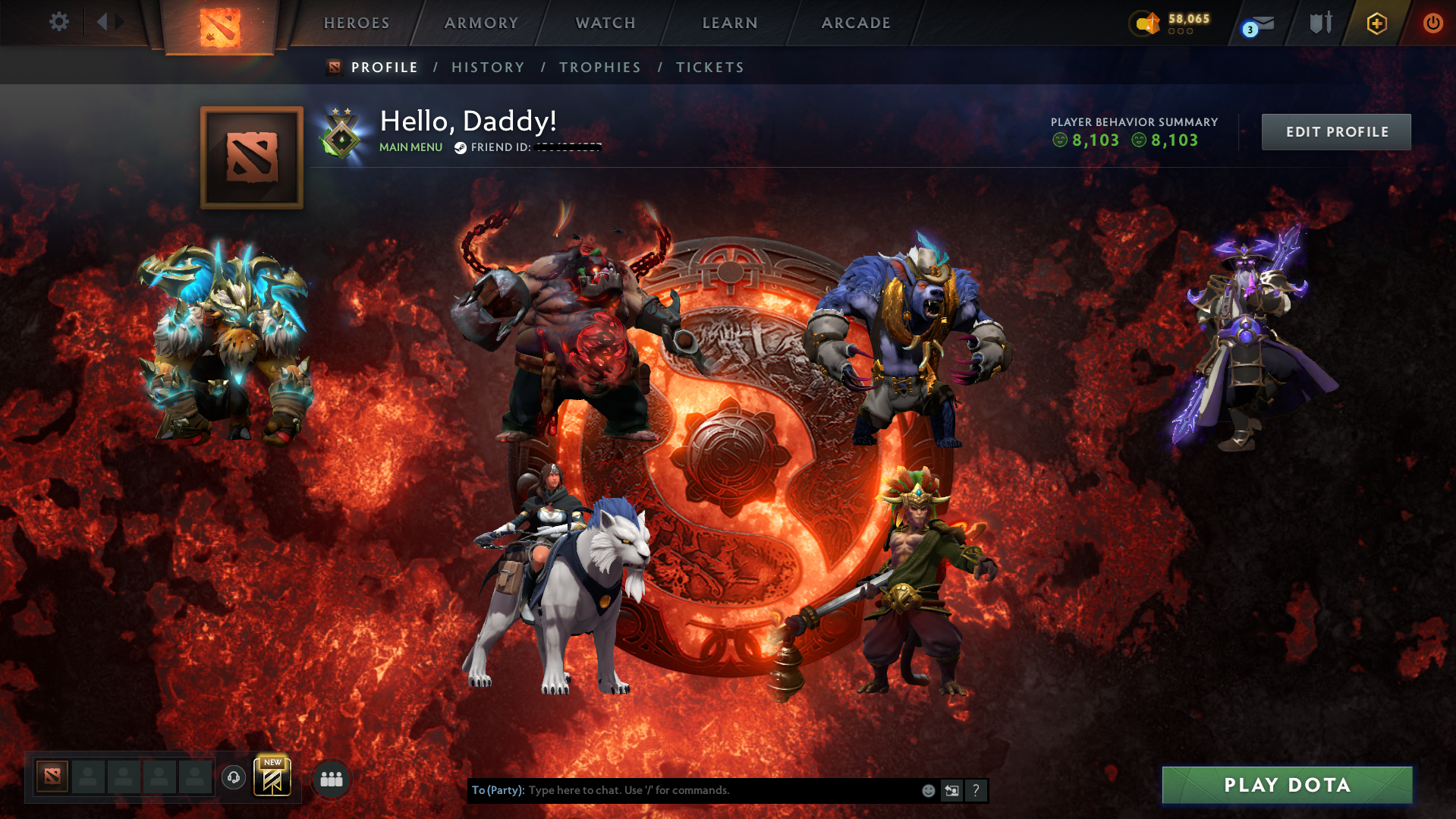Open the friends list icon bottom right
1456x819 pixels.
pyautogui.click(x=330, y=778)
